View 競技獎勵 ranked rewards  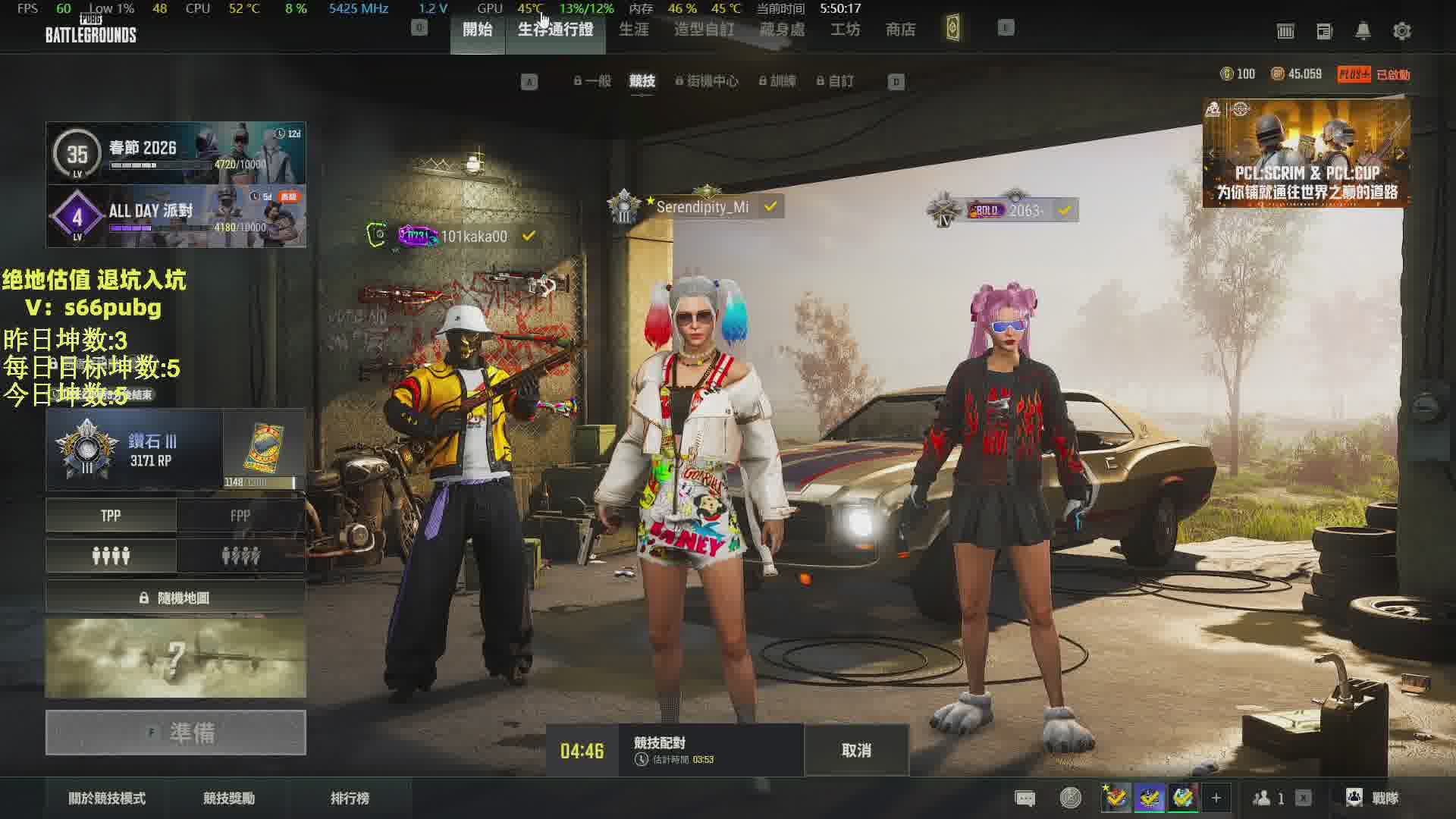[x=229, y=798]
